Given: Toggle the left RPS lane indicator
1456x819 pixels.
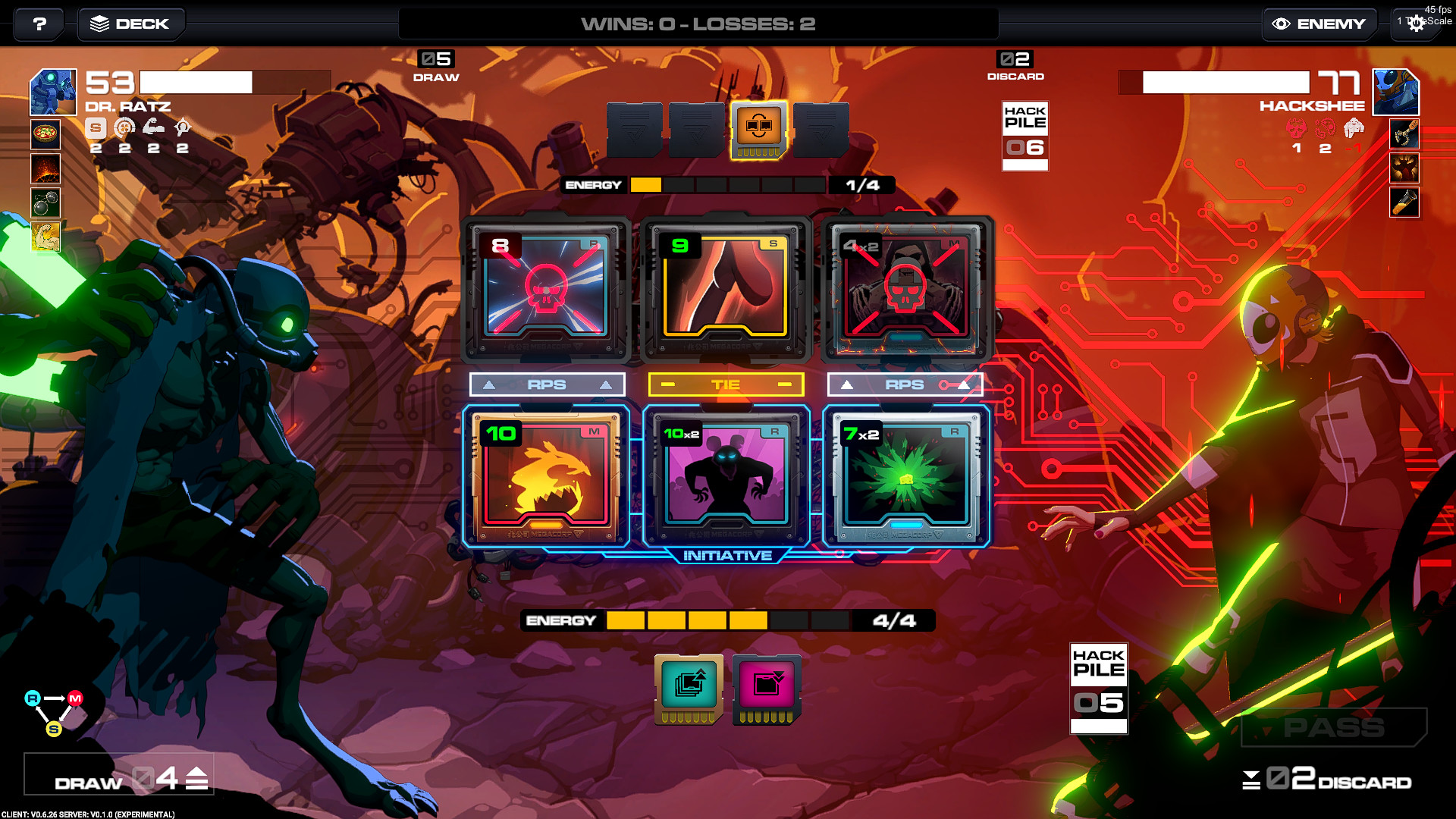Looking at the screenshot, I should [x=547, y=384].
